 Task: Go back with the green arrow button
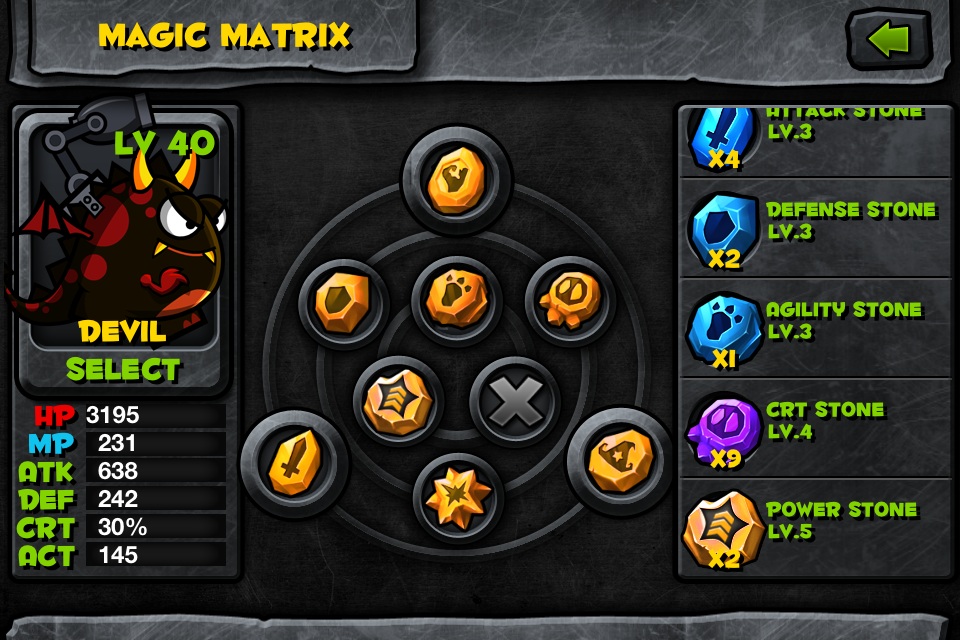889,40
